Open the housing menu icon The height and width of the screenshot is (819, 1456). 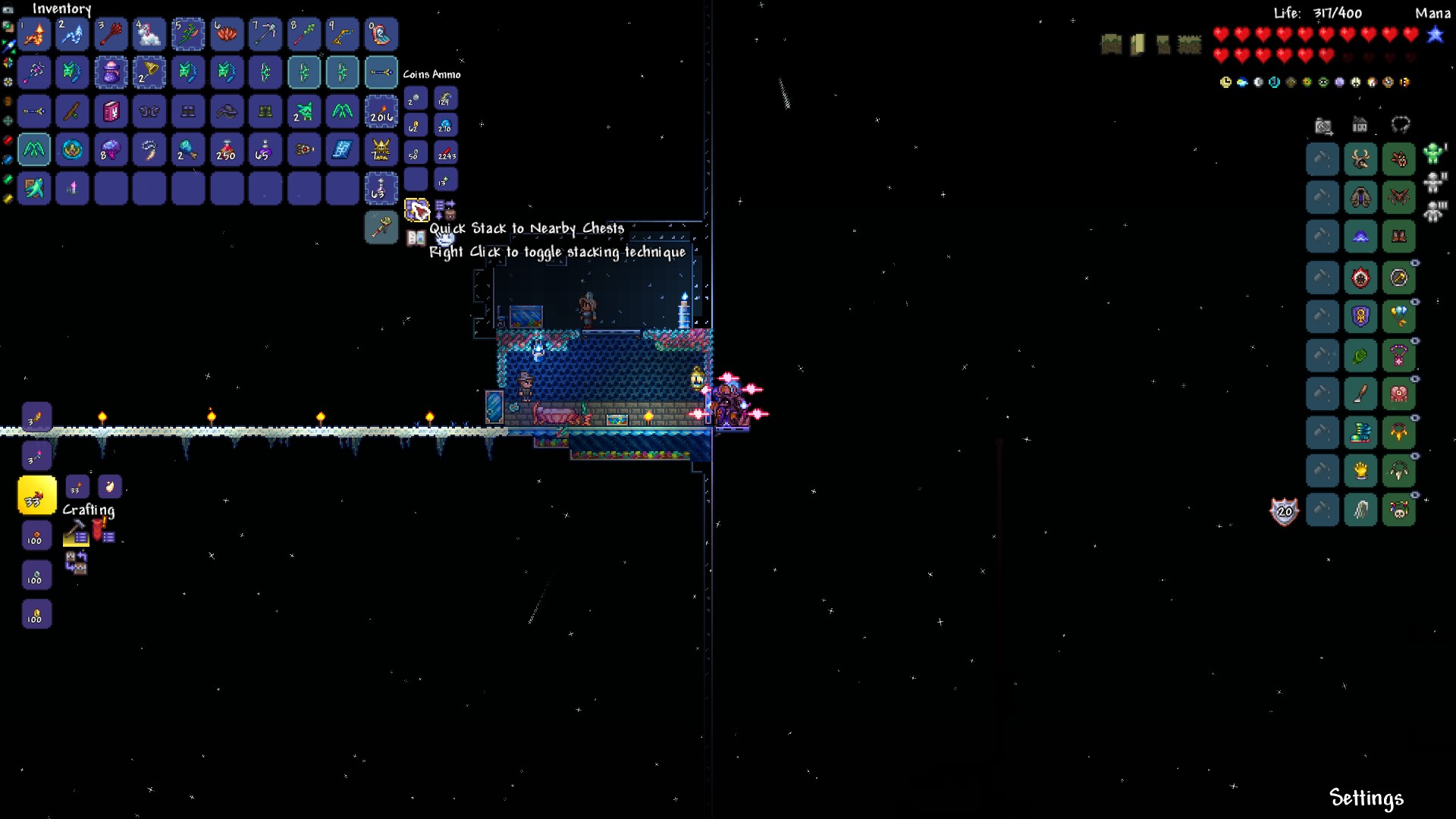pos(1360,125)
